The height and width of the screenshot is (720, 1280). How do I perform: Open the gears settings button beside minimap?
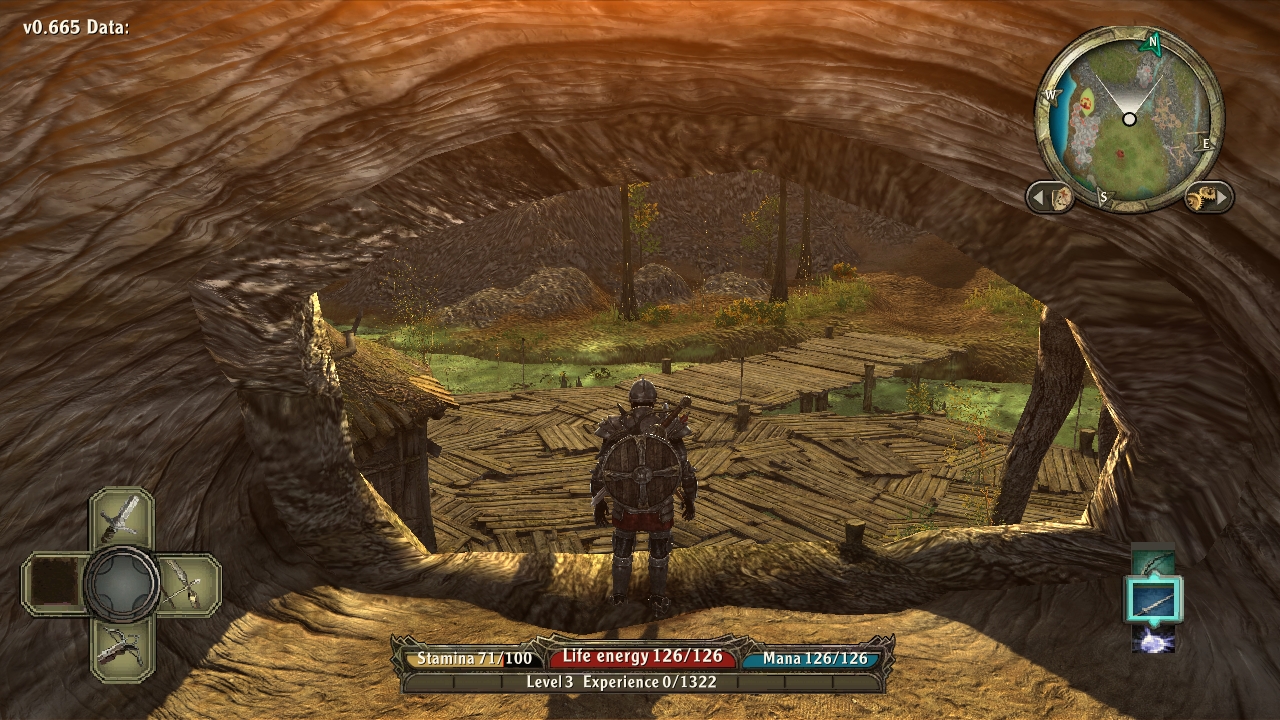(x=1207, y=197)
